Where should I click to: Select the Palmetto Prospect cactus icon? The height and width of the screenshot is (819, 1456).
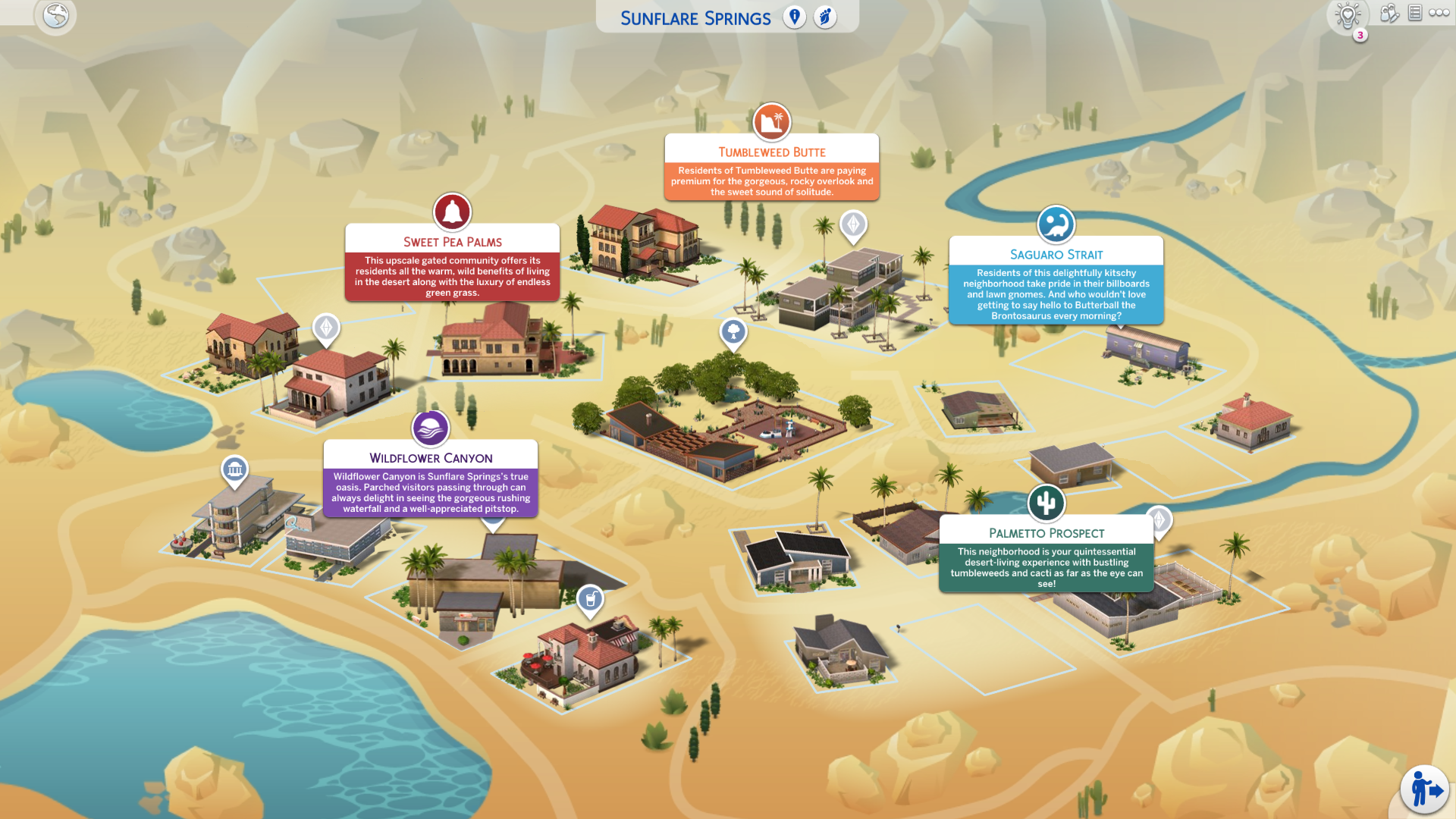pyautogui.click(x=1046, y=503)
